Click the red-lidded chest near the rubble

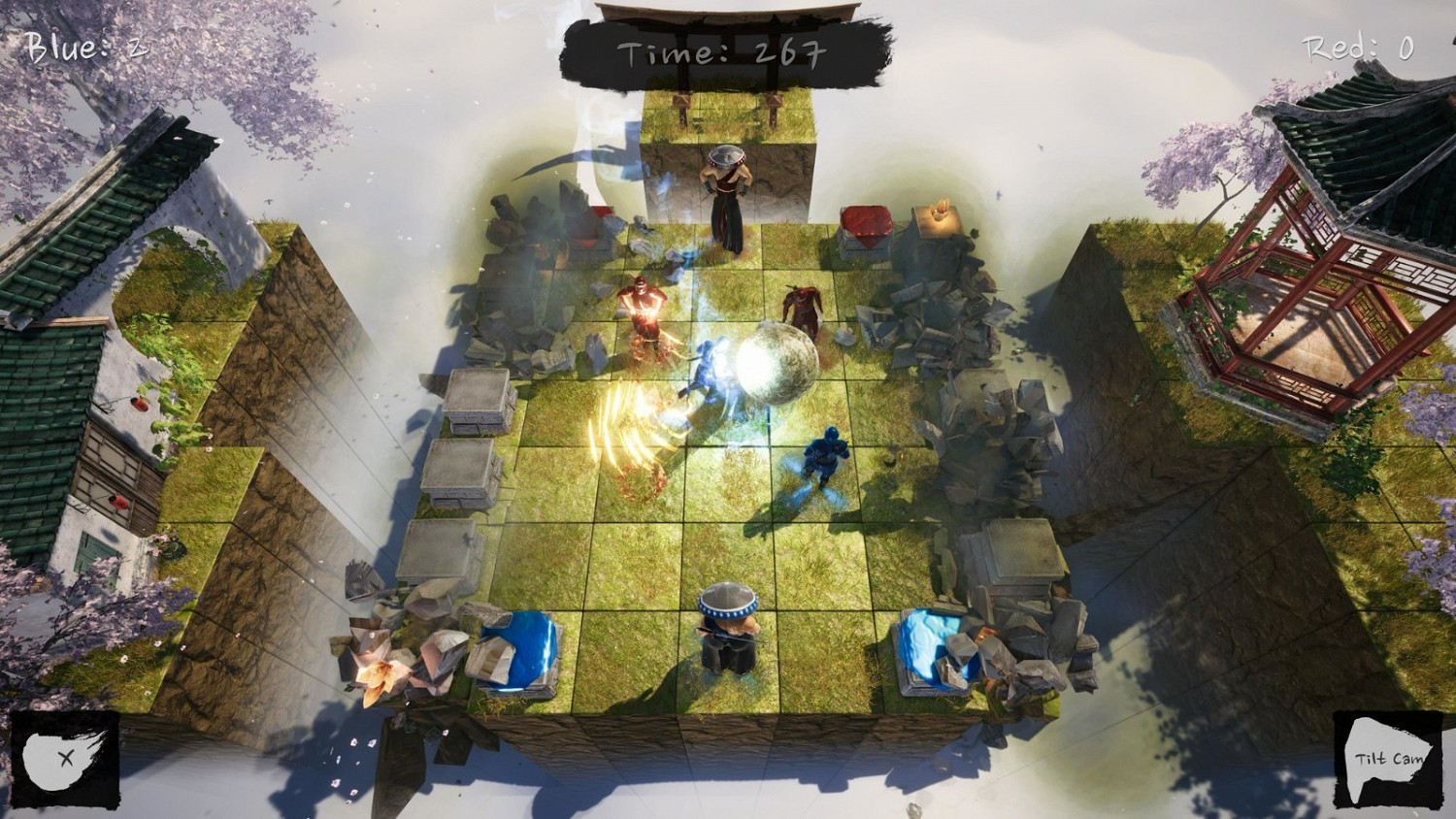coord(867,223)
